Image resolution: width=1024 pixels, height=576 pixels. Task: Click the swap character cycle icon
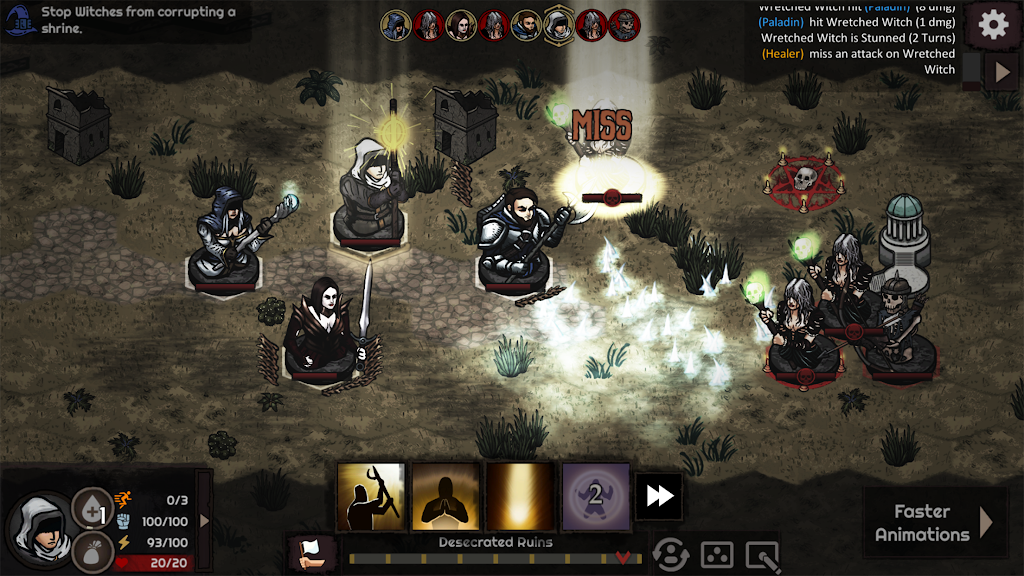(x=670, y=555)
